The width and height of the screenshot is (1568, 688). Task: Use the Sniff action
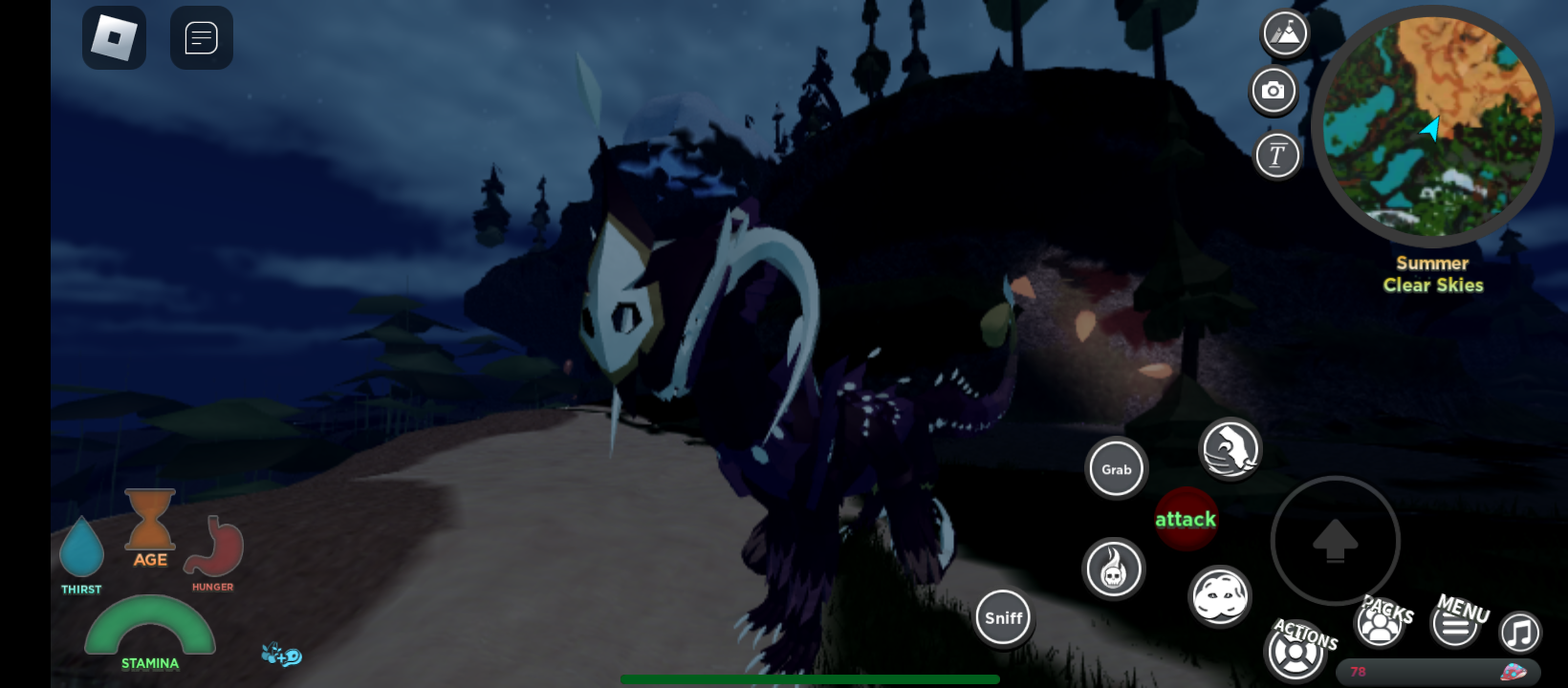point(1003,618)
